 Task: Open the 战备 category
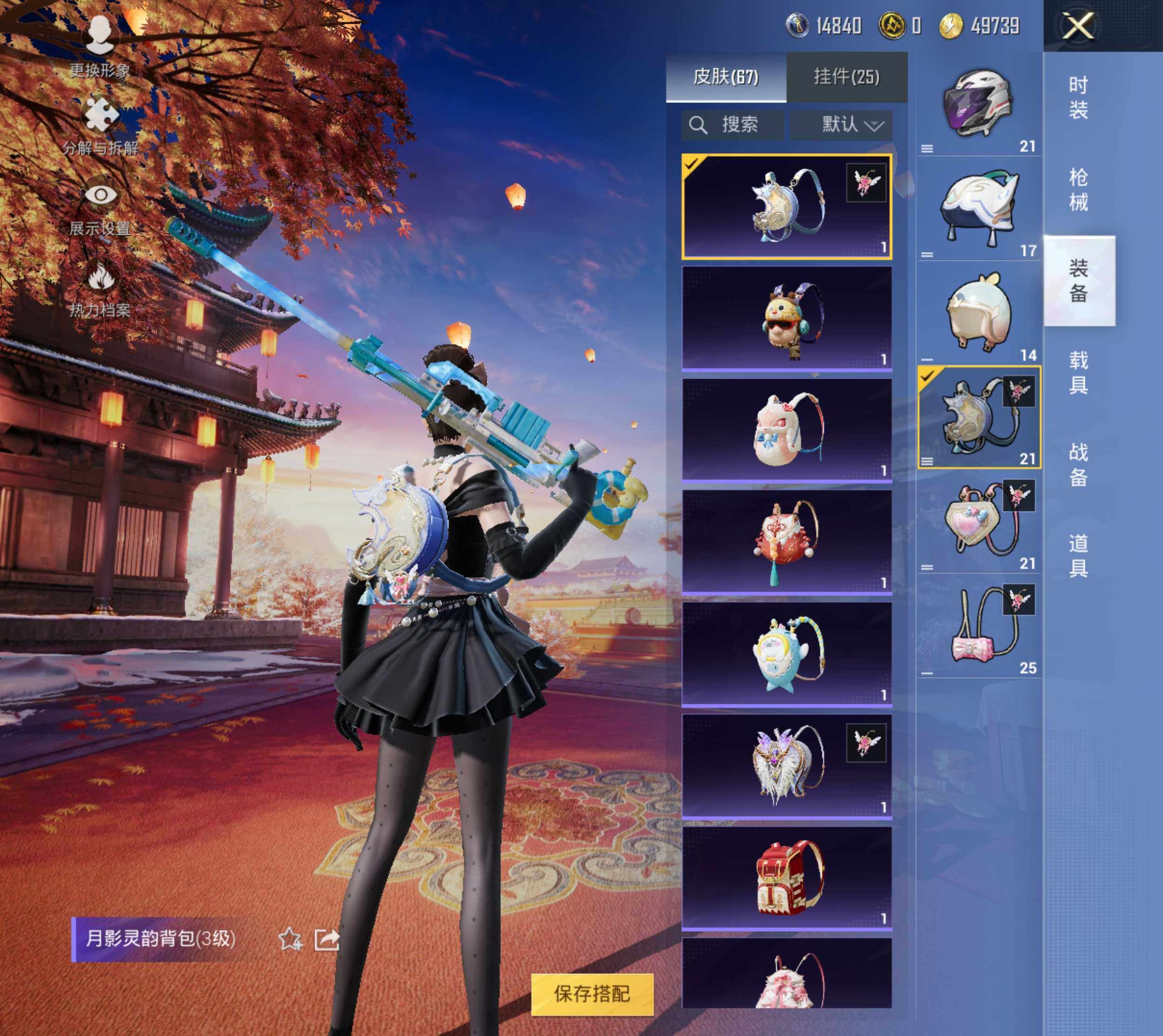1078,464
